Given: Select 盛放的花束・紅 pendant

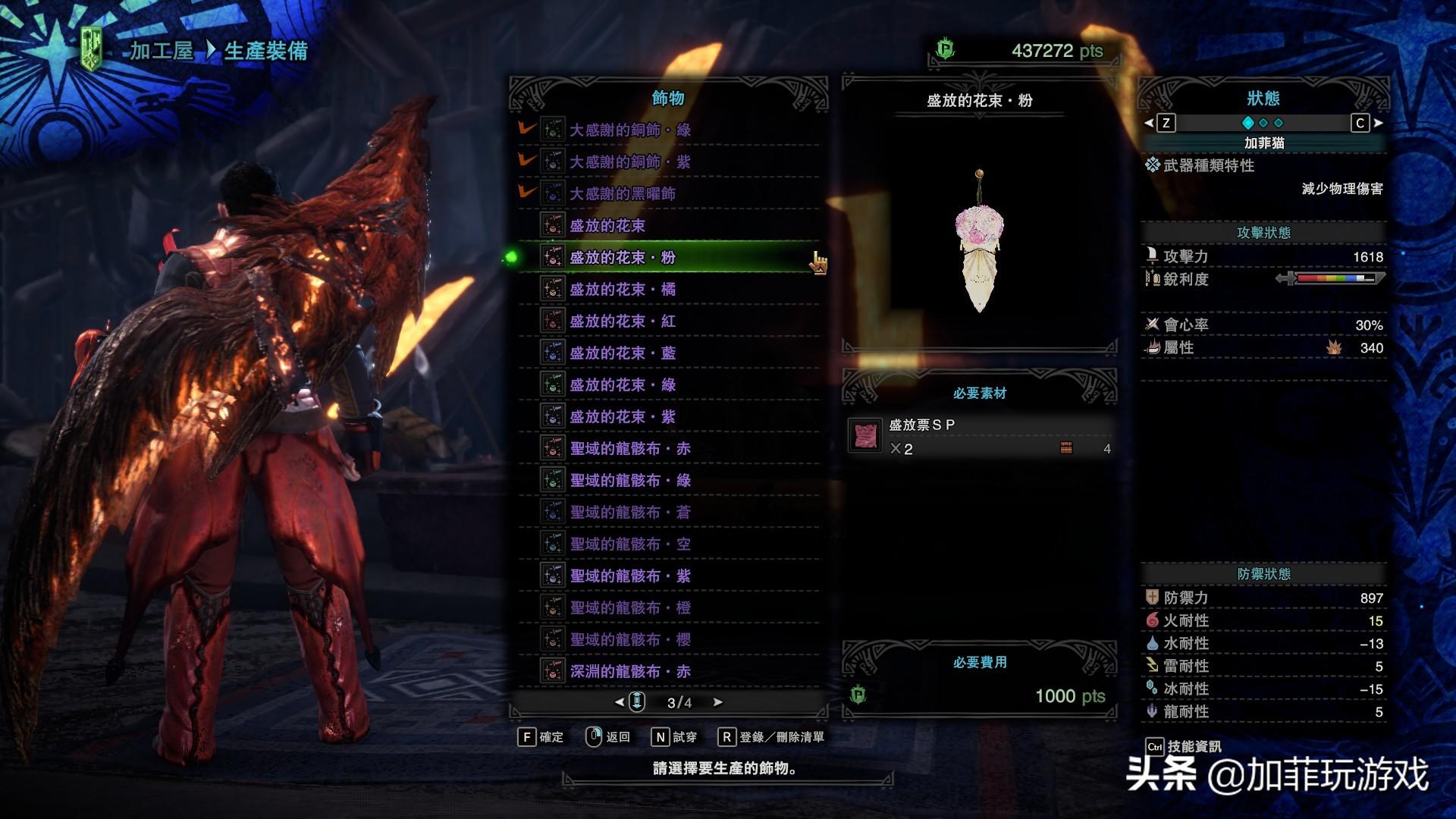Looking at the screenshot, I should 622,321.
